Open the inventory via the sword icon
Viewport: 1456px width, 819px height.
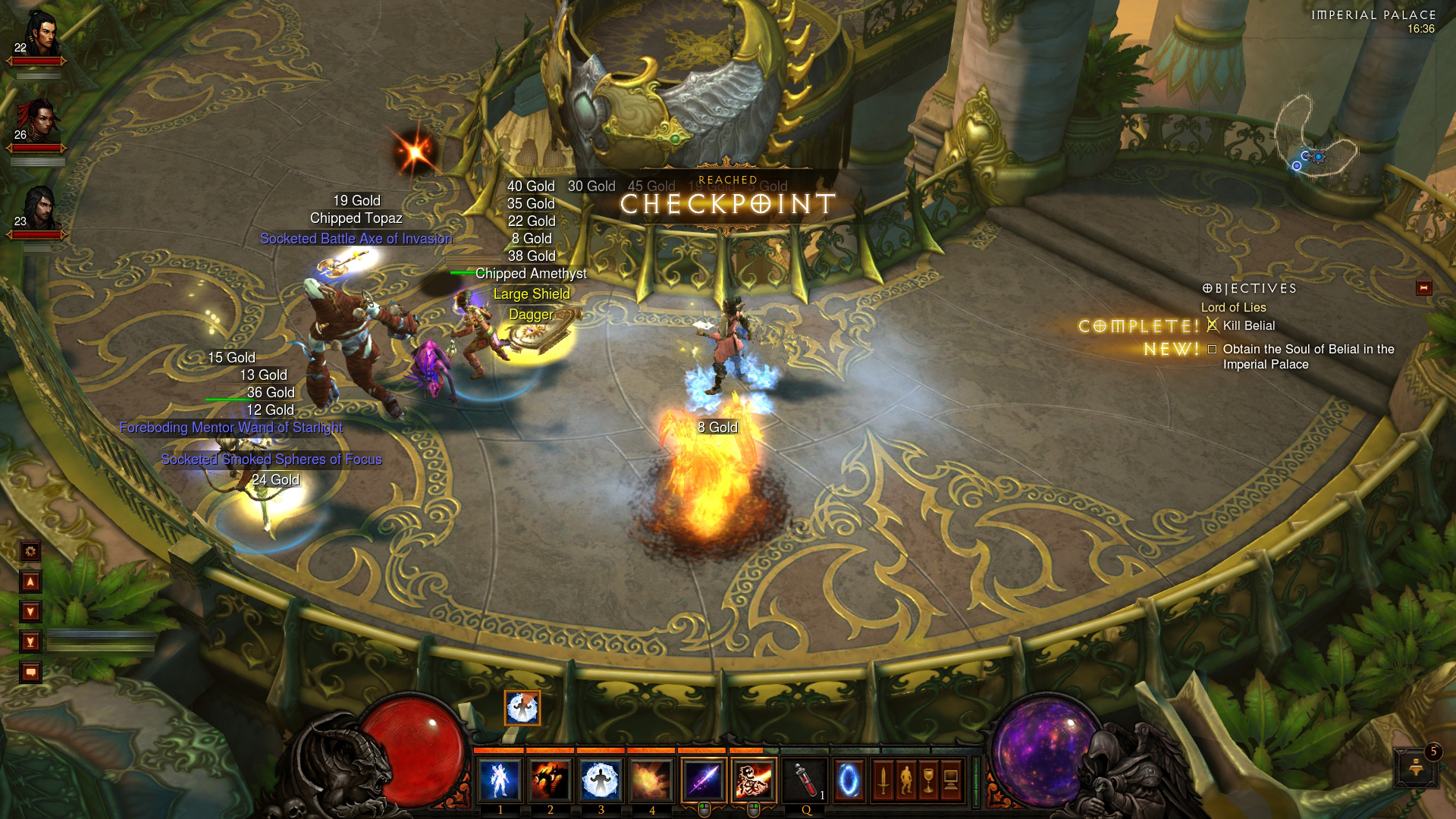click(883, 780)
